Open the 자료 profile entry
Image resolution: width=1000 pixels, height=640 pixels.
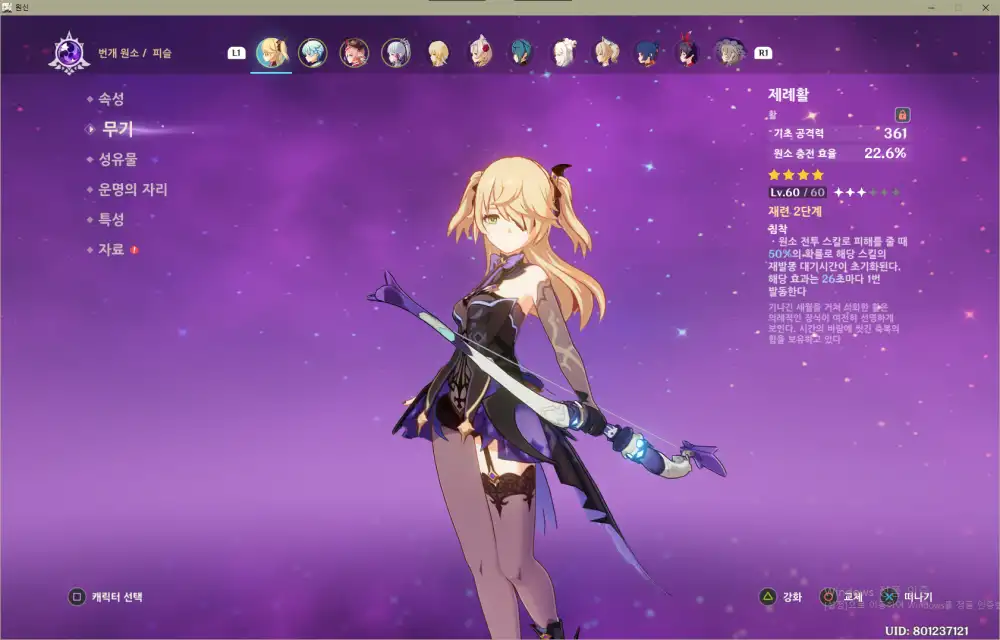pyautogui.click(x=111, y=249)
